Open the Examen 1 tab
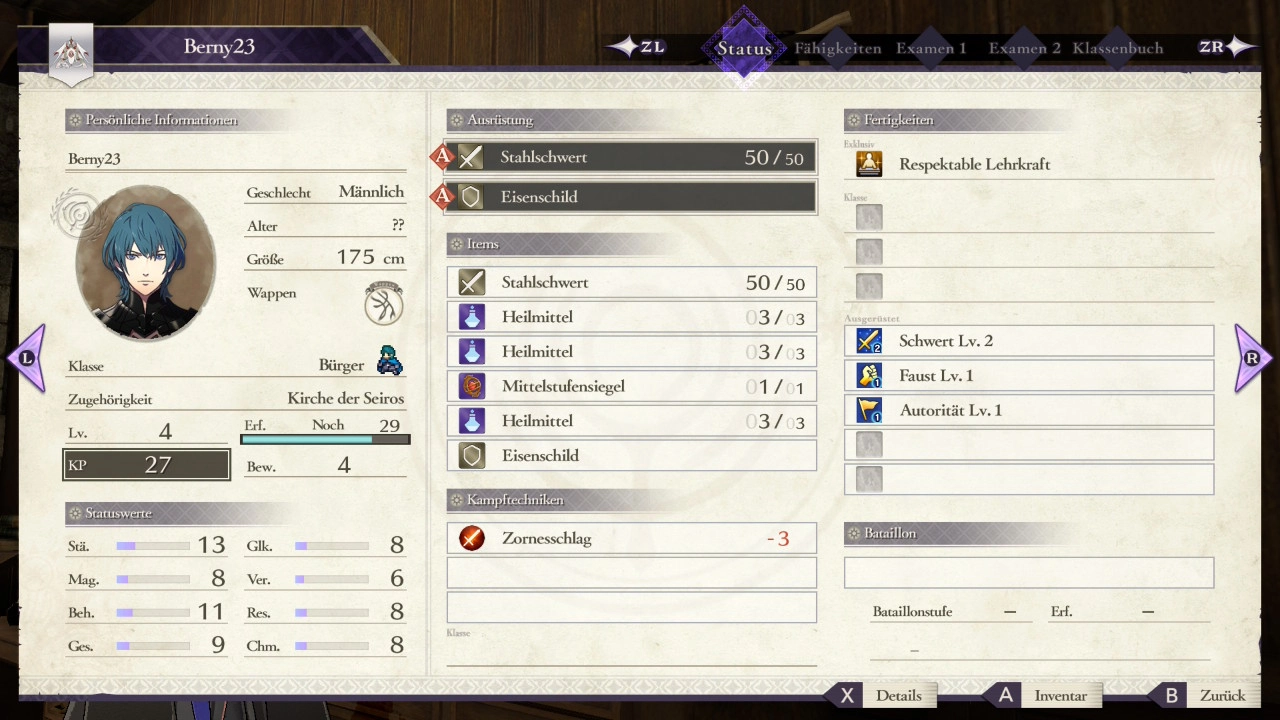The height and width of the screenshot is (720, 1280). click(931, 48)
